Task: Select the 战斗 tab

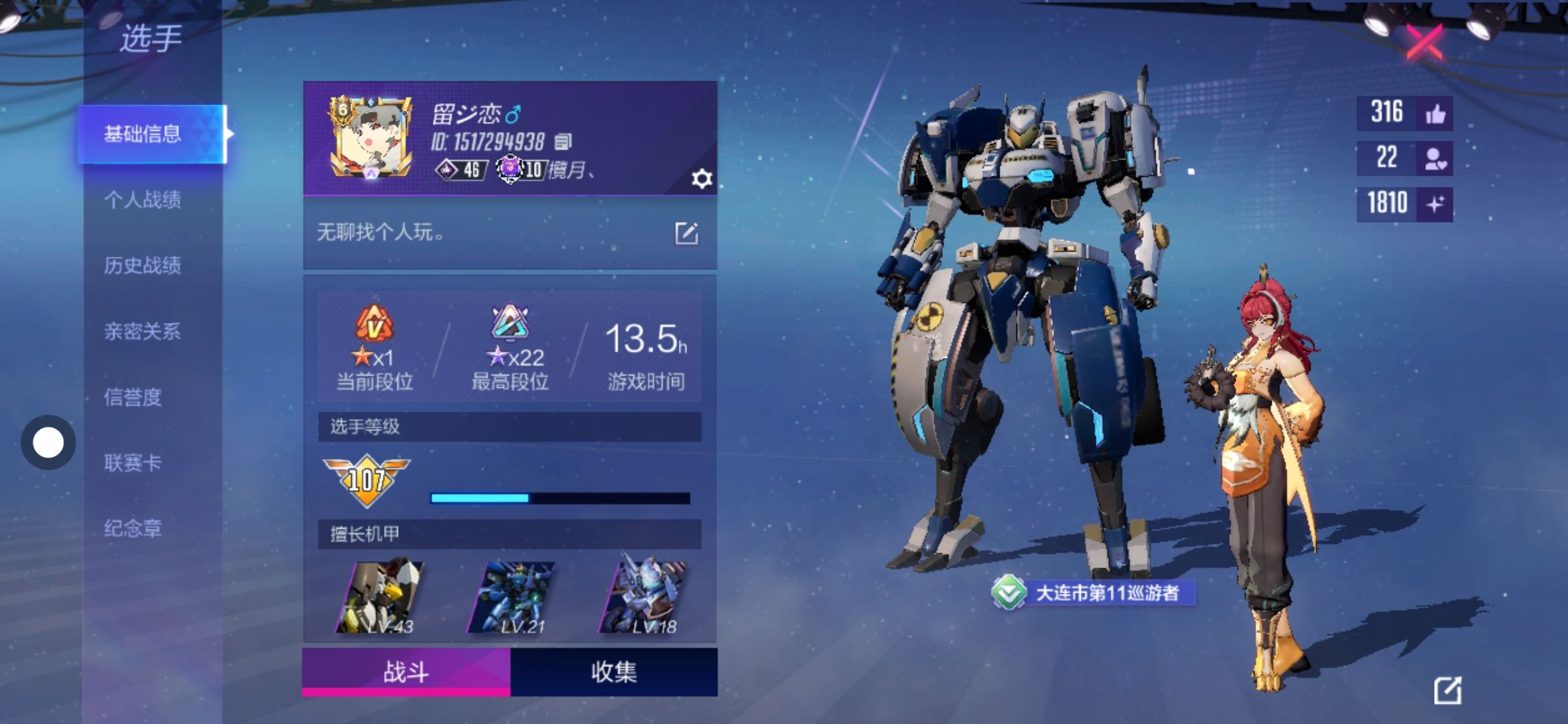Action: 406,672
